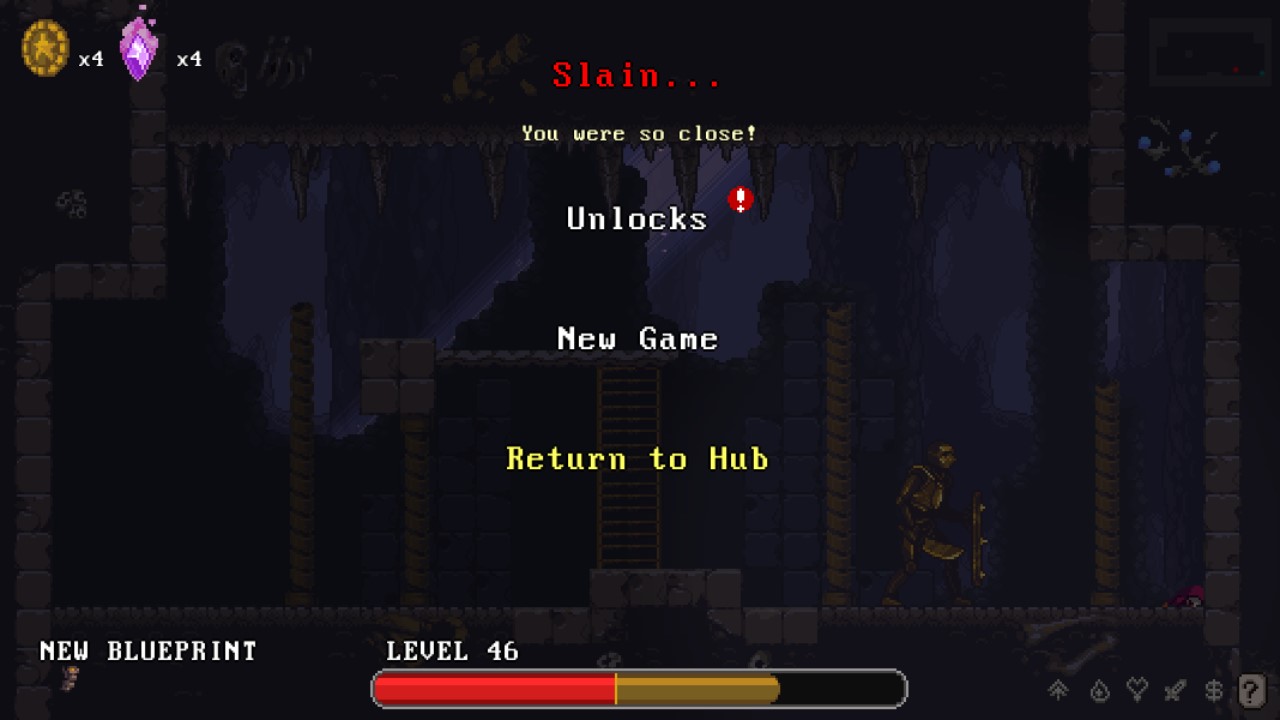1280x720 pixels.
Task: Click the Level 46 experience progress bar
Action: [637, 689]
